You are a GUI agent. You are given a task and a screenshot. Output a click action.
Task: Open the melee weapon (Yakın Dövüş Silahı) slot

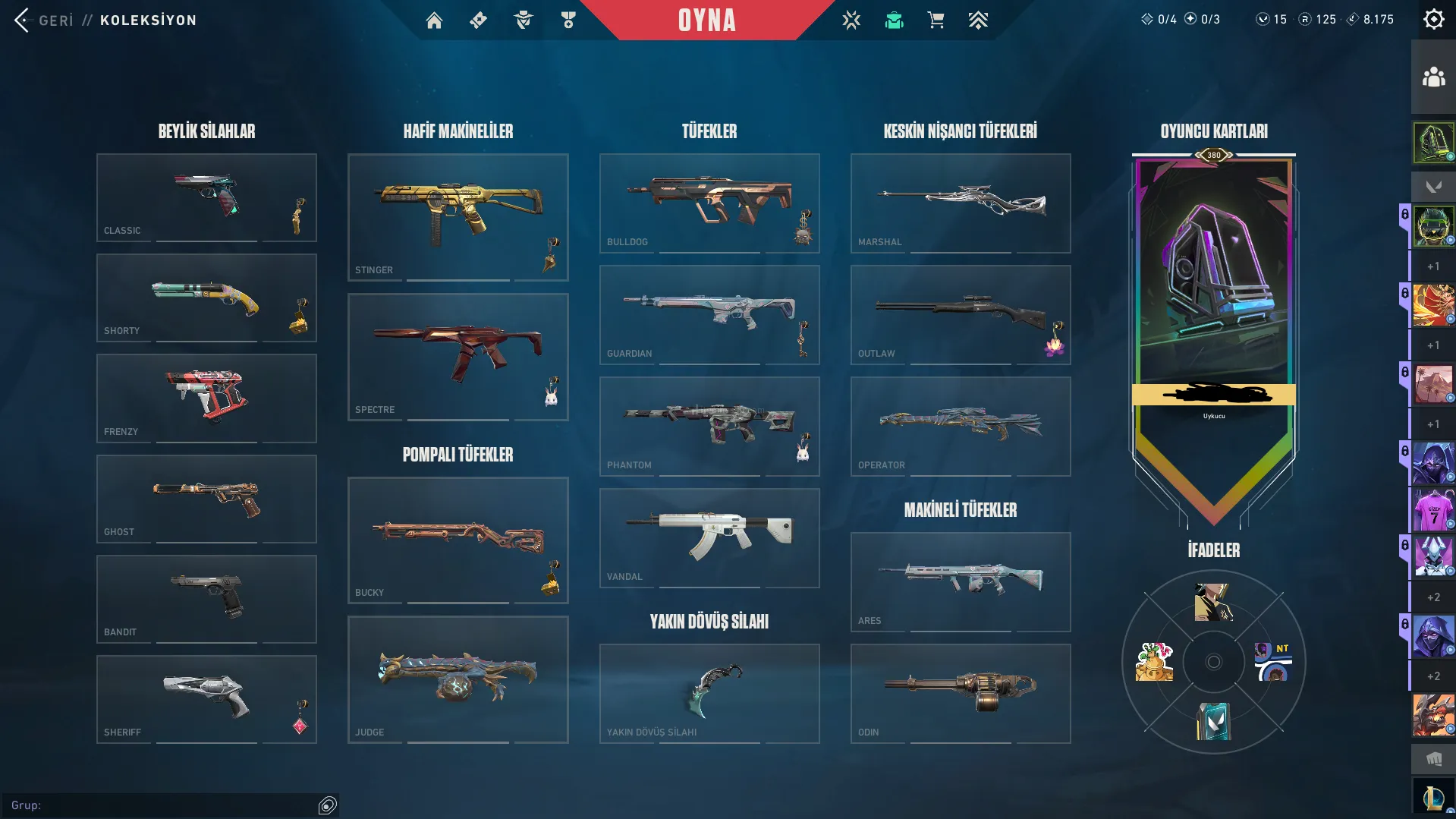709,693
